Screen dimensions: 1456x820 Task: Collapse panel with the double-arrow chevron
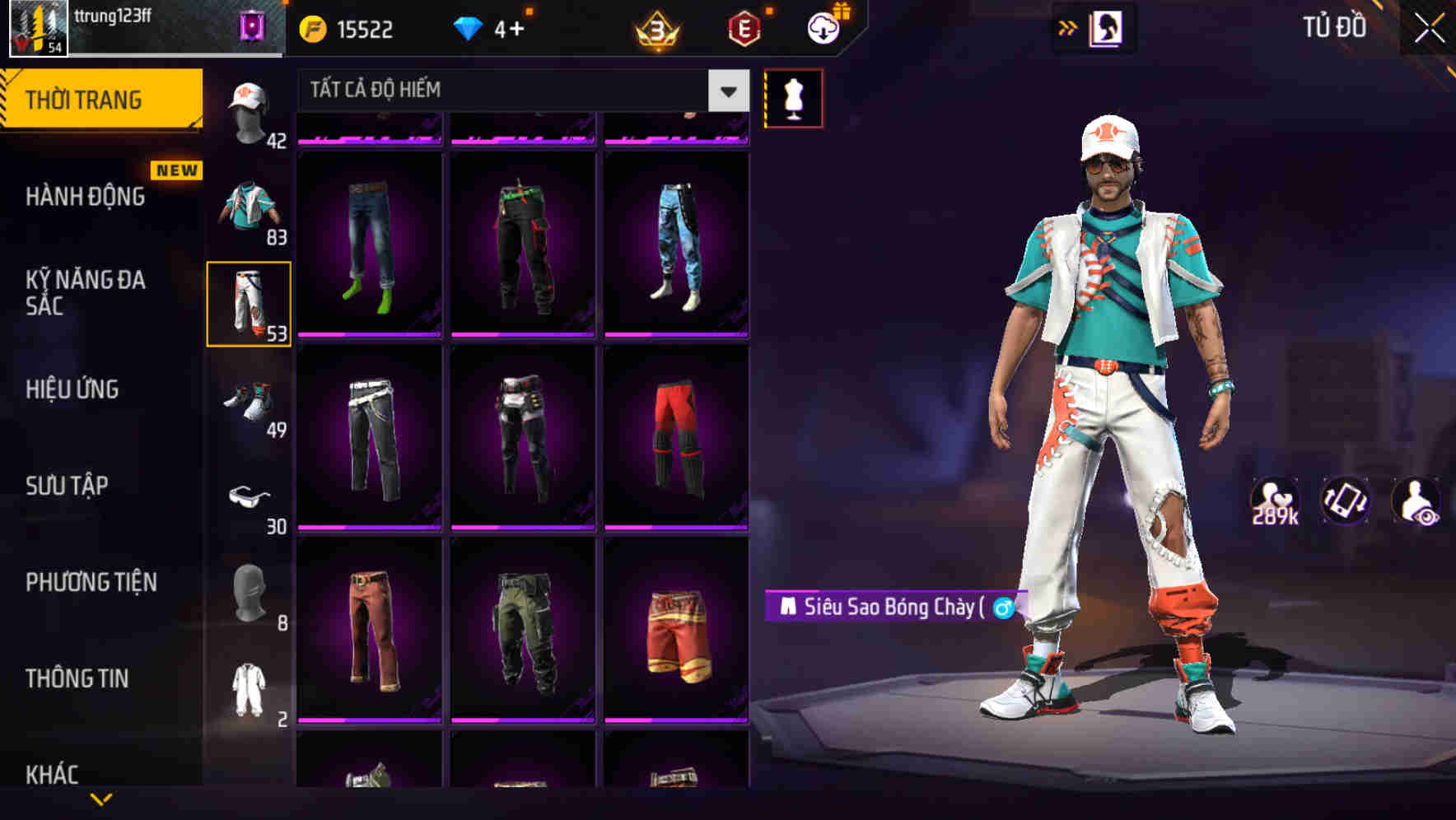pyautogui.click(x=1068, y=28)
